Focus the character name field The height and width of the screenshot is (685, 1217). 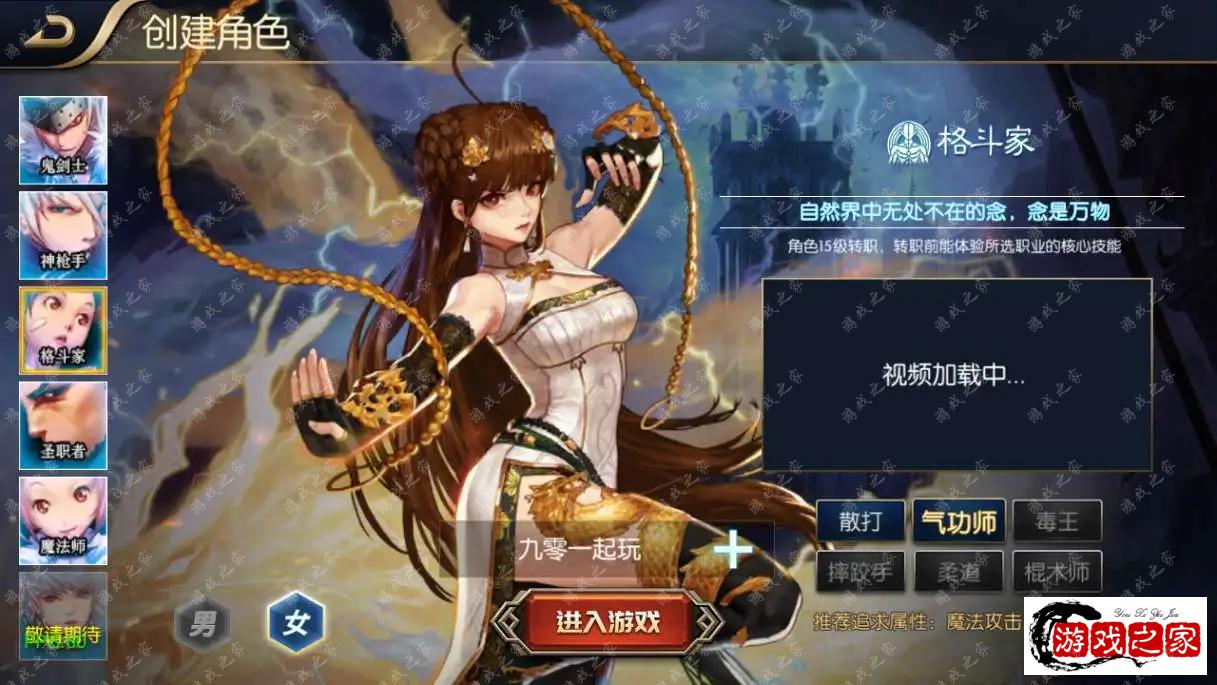tap(580, 549)
